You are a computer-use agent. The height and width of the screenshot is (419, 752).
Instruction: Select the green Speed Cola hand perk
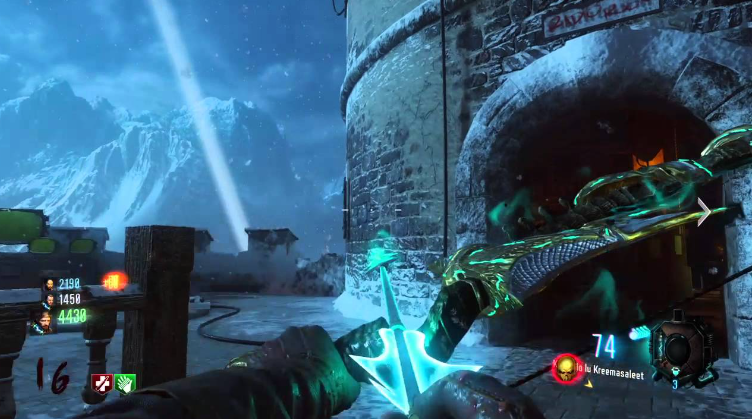[126, 382]
